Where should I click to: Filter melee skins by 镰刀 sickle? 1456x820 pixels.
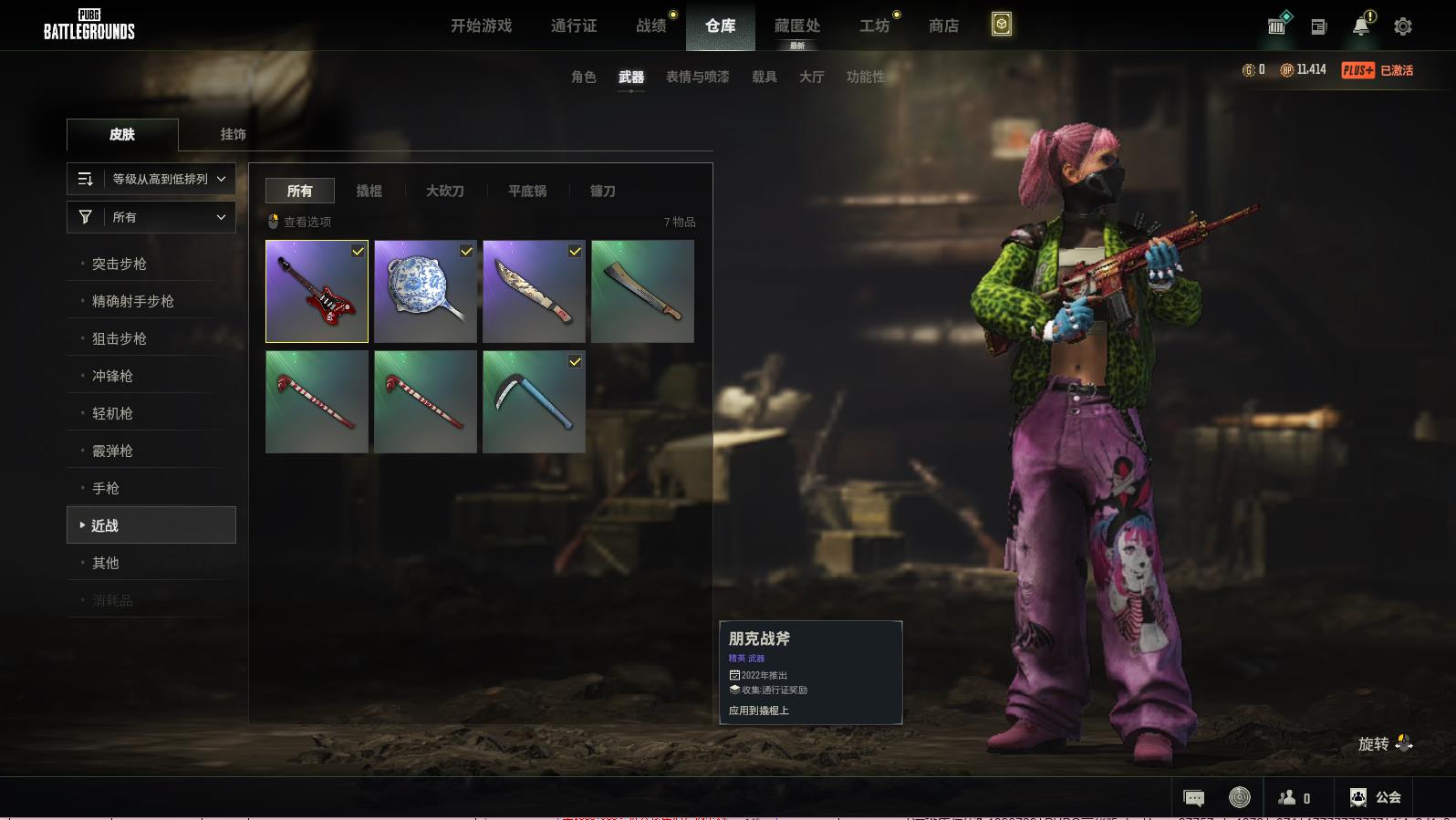[x=602, y=191]
